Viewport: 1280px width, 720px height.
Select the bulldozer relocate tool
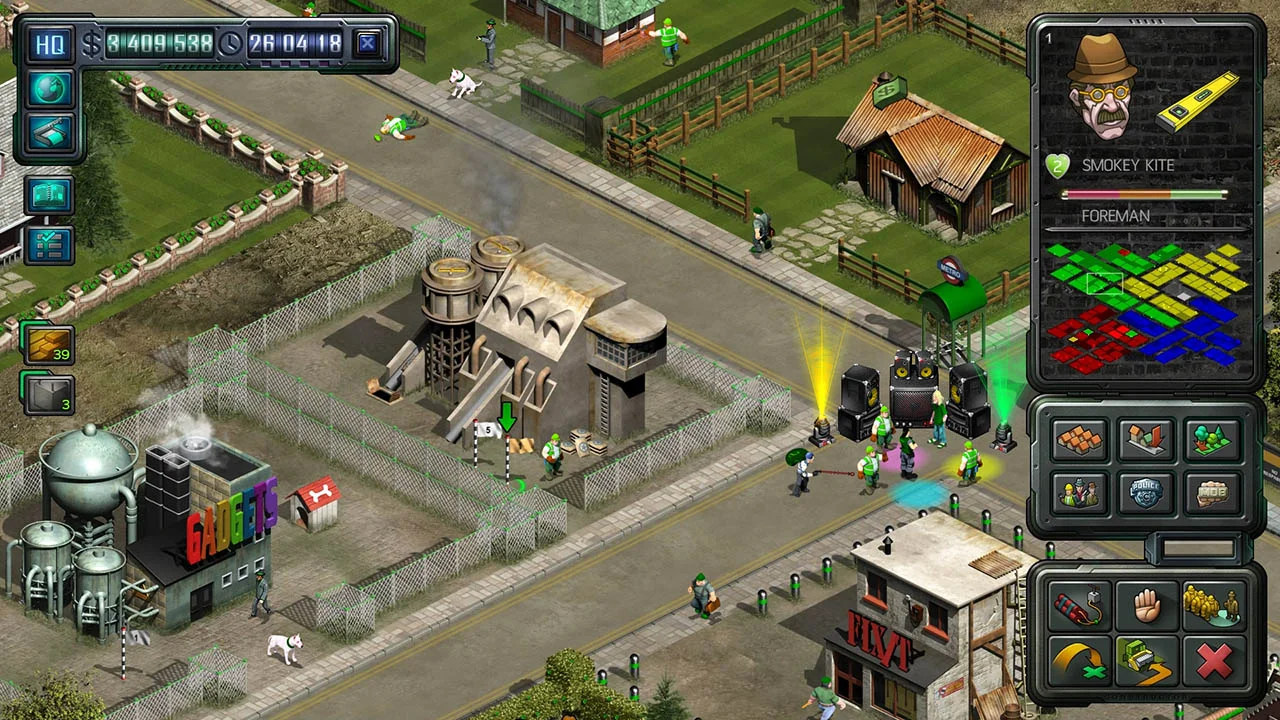click(1148, 660)
